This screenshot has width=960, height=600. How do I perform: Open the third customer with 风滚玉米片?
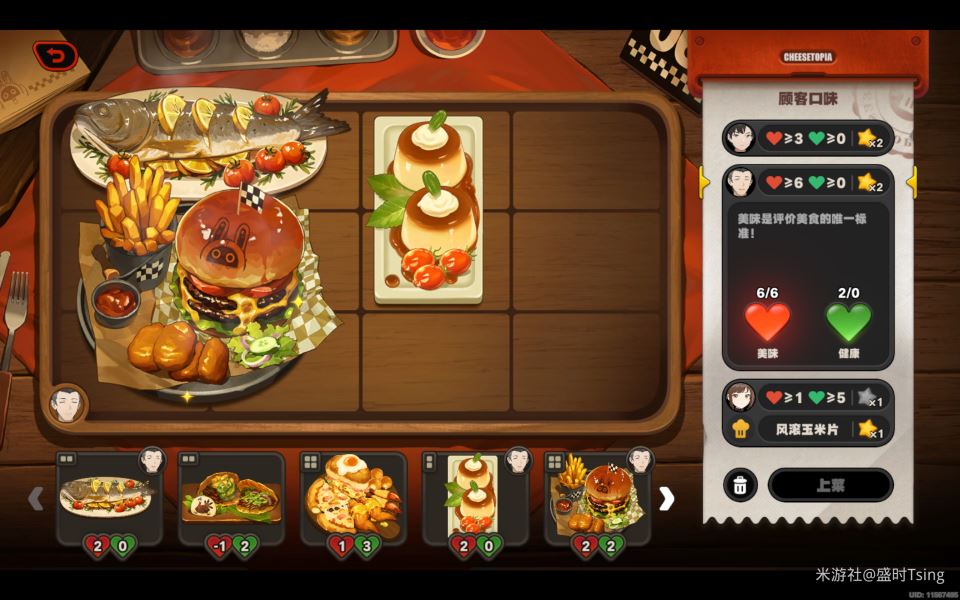807,412
